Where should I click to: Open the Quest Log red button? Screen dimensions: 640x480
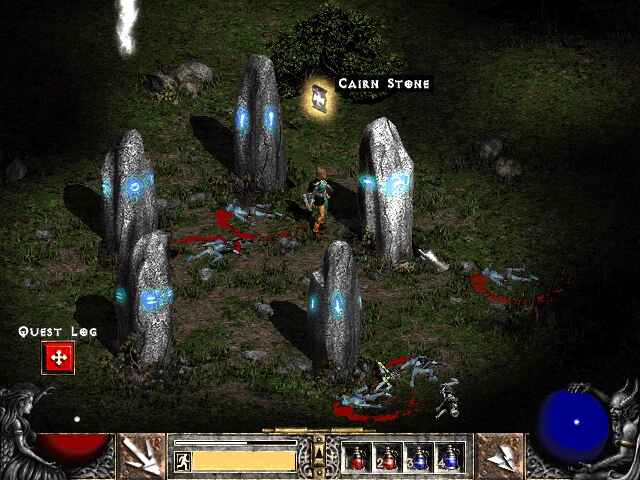point(58,357)
